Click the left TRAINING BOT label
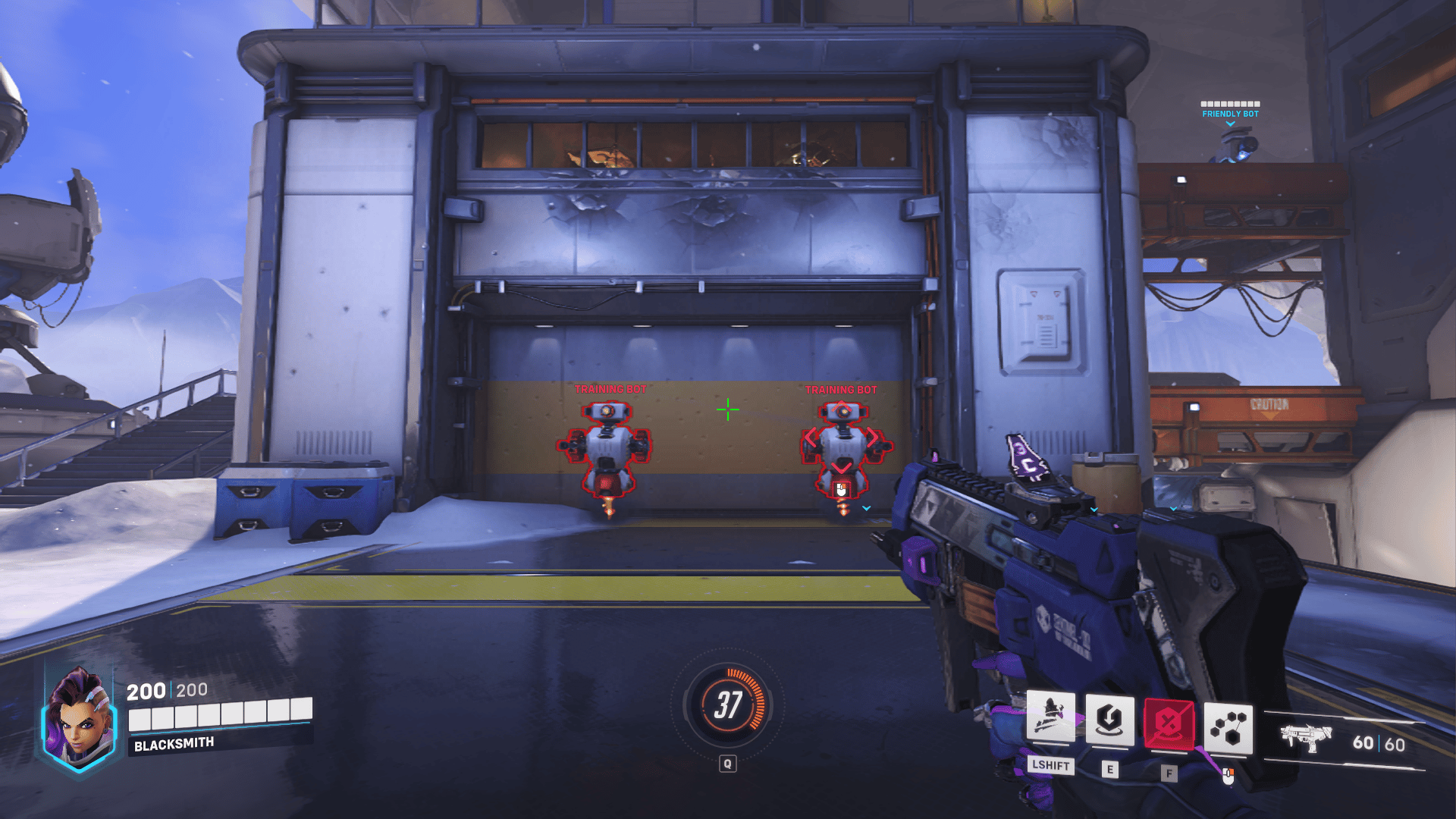Image resolution: width=1456 pixels, height=819 pixels. 609,389
